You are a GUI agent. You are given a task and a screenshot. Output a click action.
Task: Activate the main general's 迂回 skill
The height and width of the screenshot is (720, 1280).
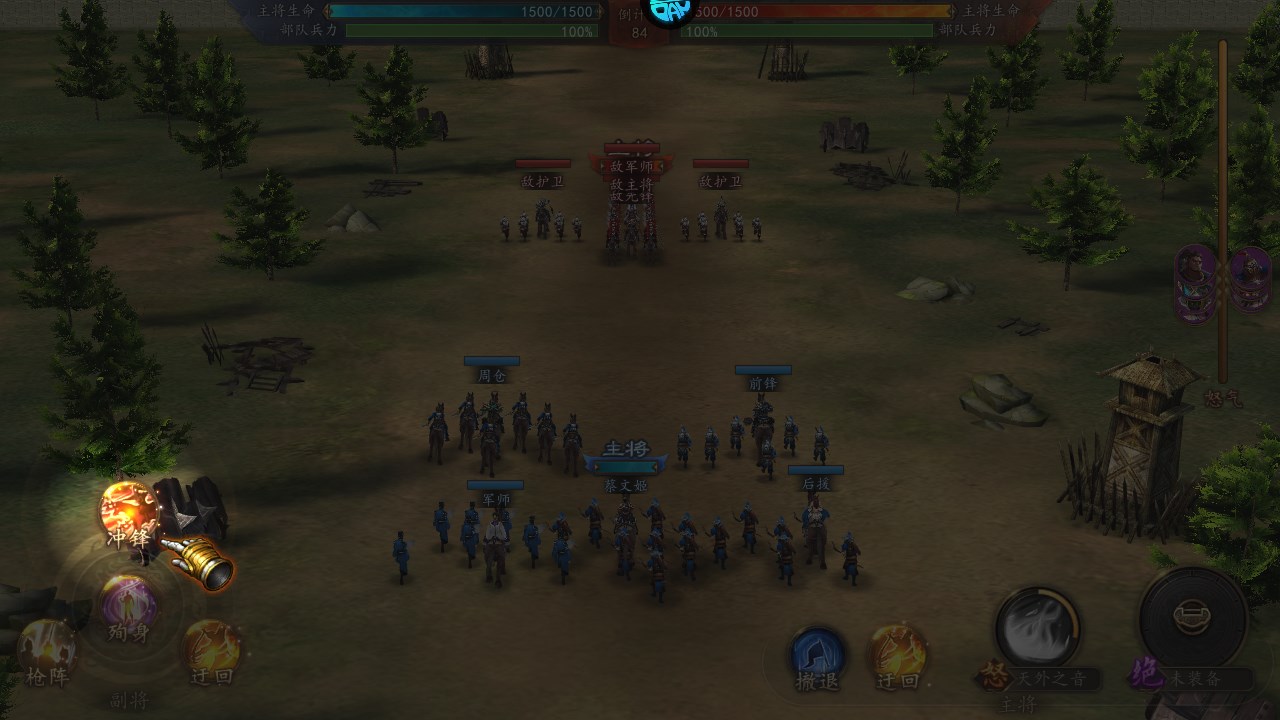coord(897,653)
